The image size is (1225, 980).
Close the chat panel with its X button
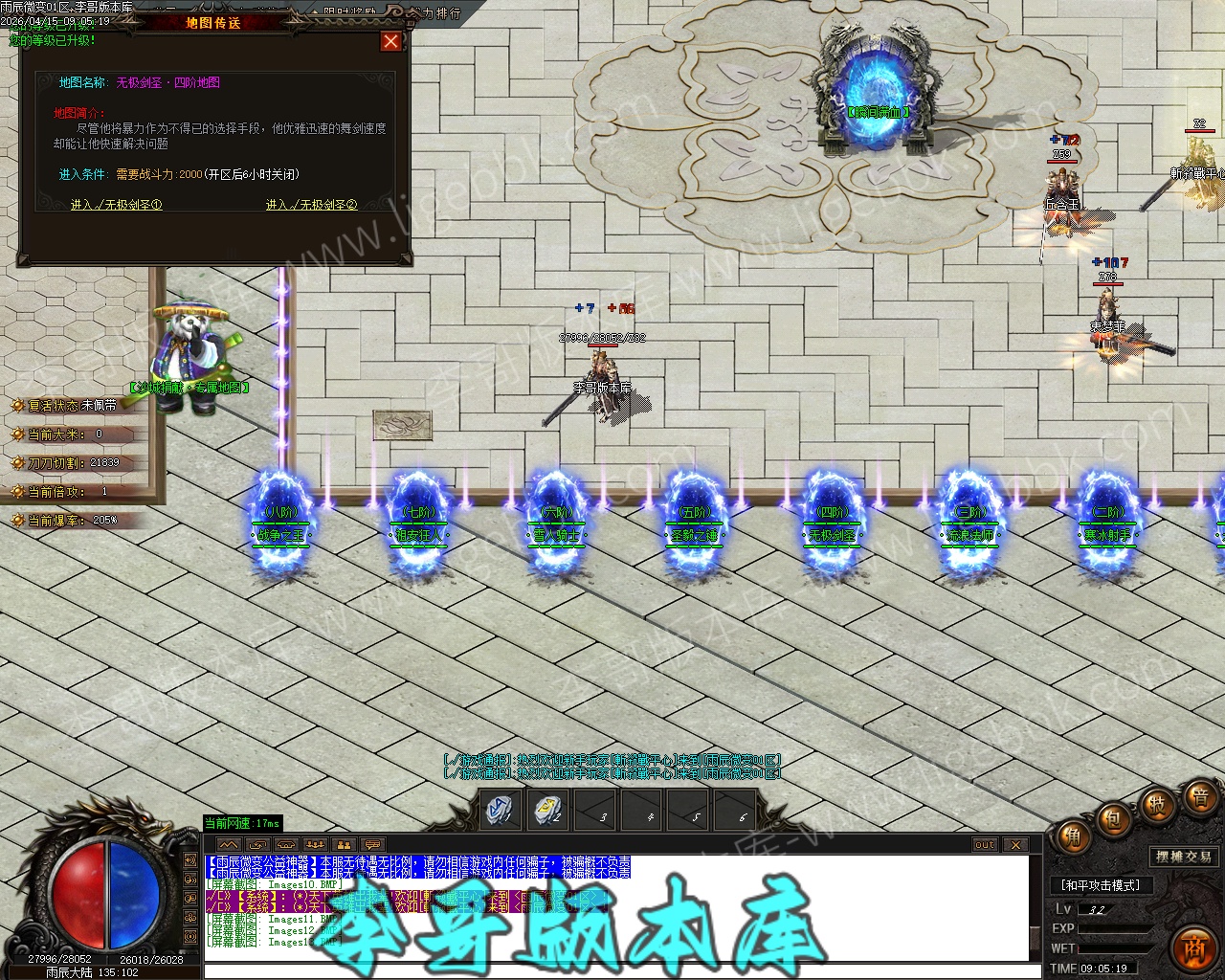1015,845
